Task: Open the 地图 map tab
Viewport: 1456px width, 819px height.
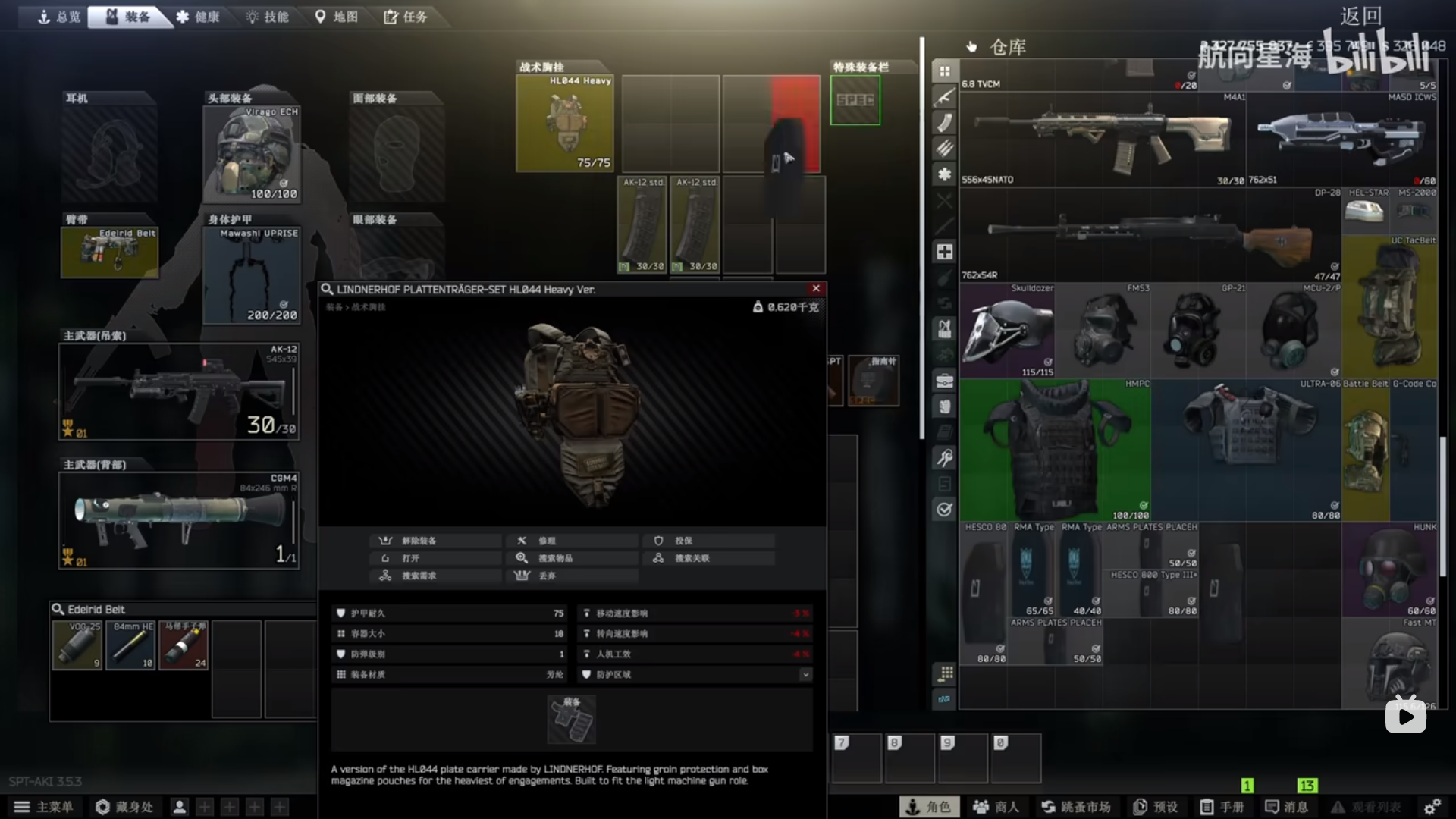Action: (336, 17)
